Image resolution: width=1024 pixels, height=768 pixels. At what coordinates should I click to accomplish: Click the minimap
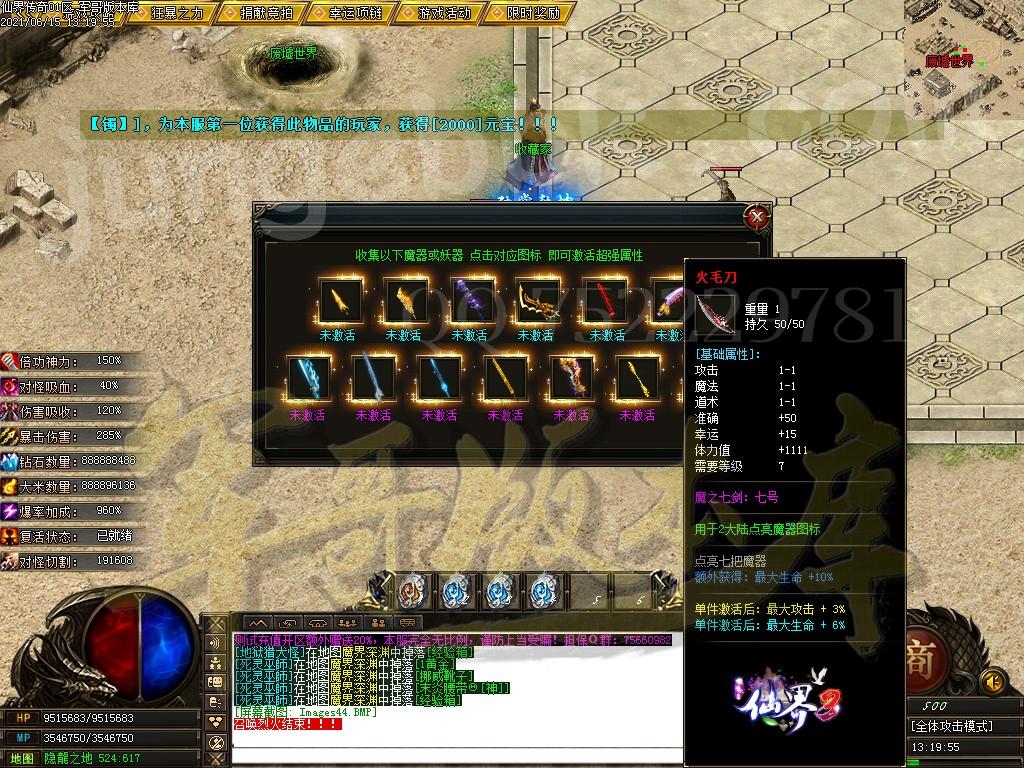tap(963, 60)
